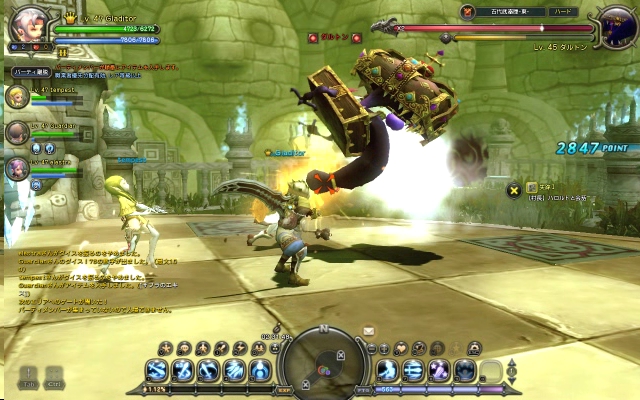The image size is (640, 400).
Task: Select the pink-haired third party member's portrait
Action: pos(17,167)
